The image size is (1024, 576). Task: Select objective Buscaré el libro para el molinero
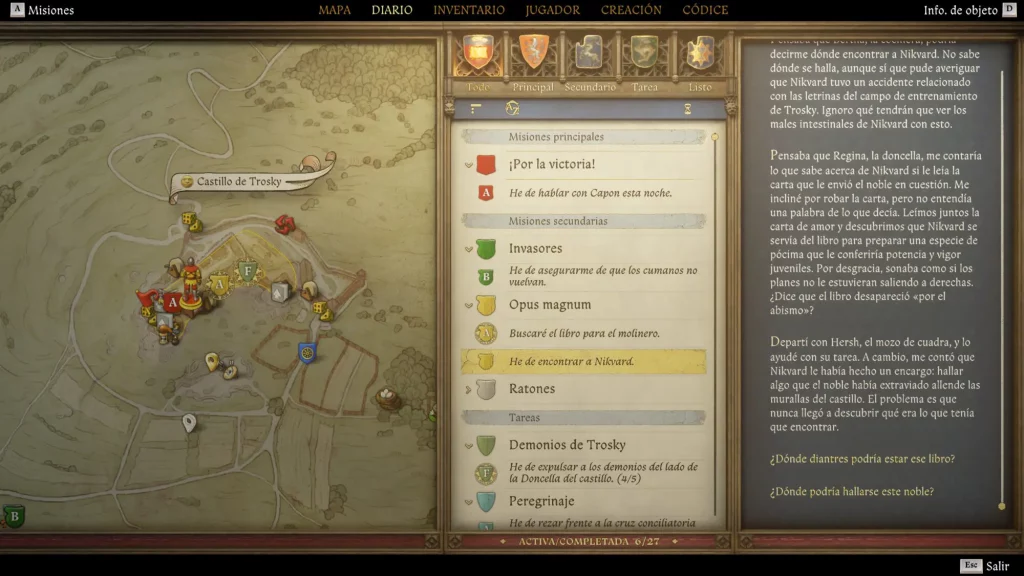click(x=584, y=333)
